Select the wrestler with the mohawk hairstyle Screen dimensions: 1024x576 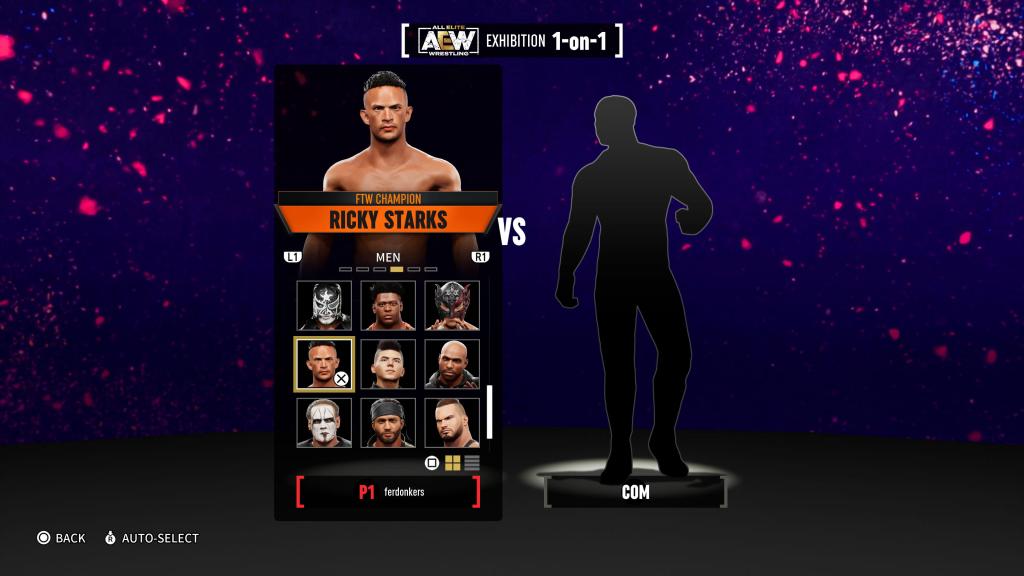(x=387, y=364)
